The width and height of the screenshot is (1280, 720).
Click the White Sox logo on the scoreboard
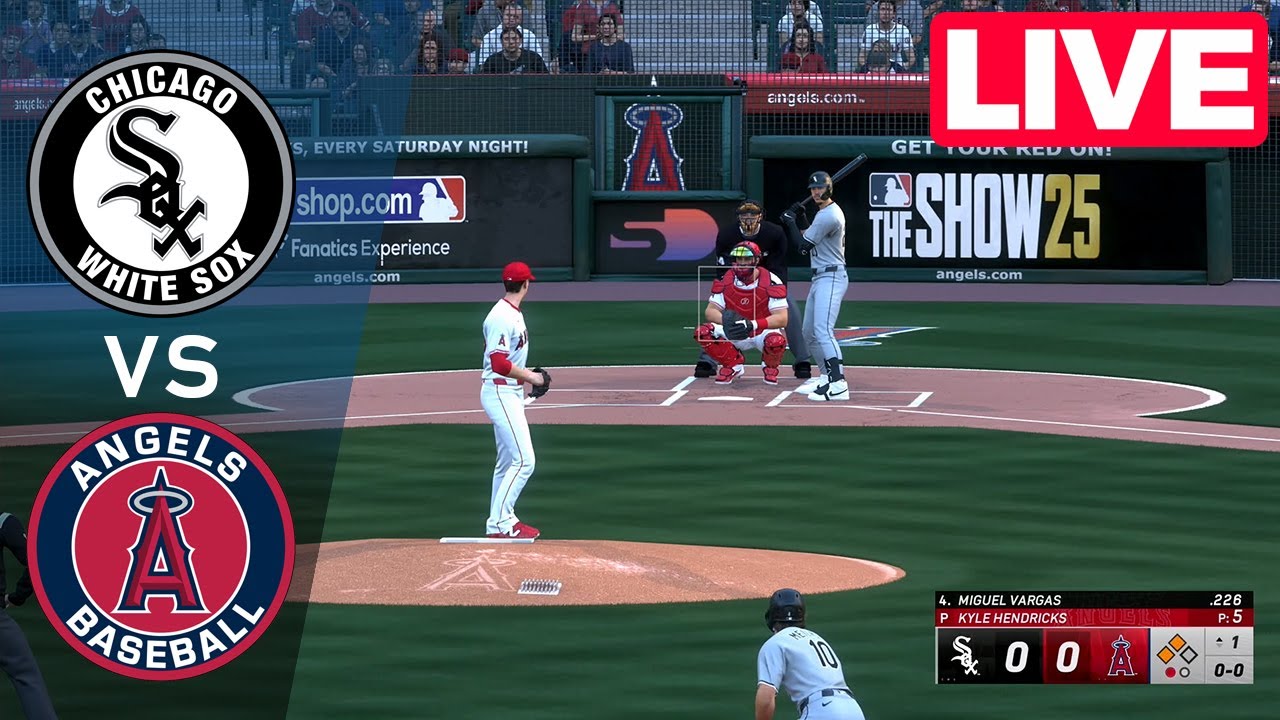pyautogui.click(x=966, y=657)
